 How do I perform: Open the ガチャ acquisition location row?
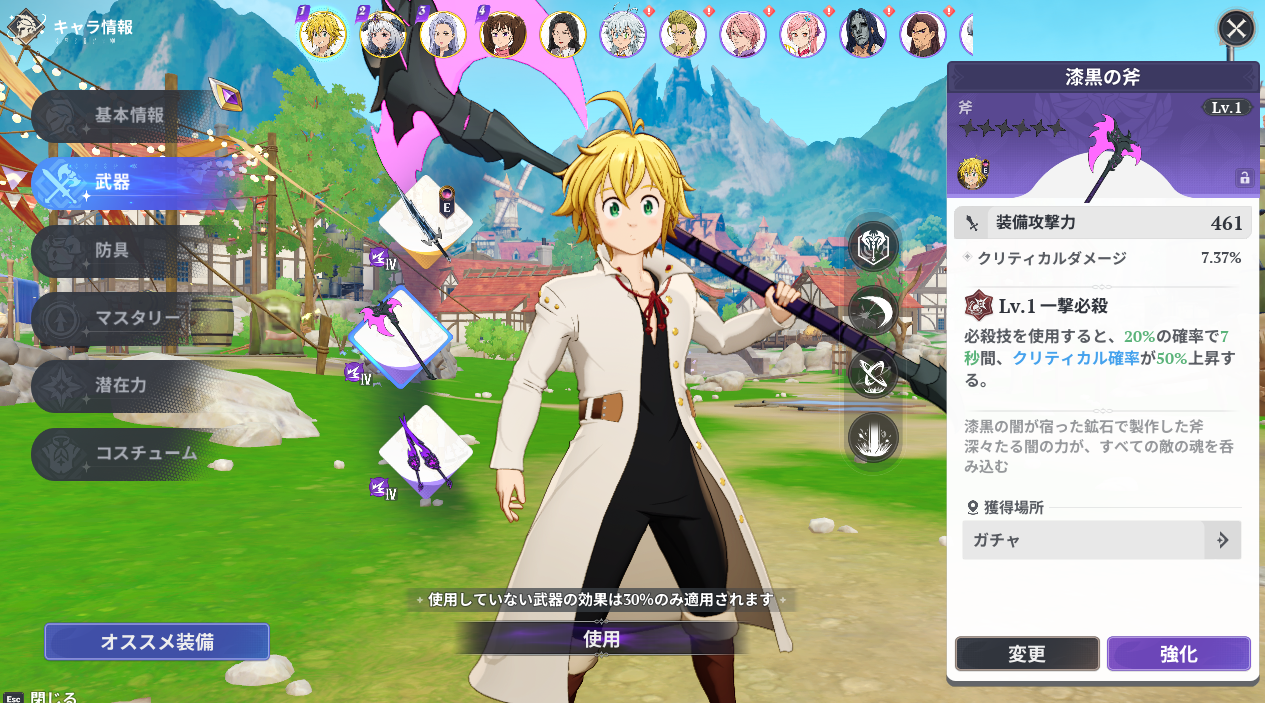coord(1101,540)
